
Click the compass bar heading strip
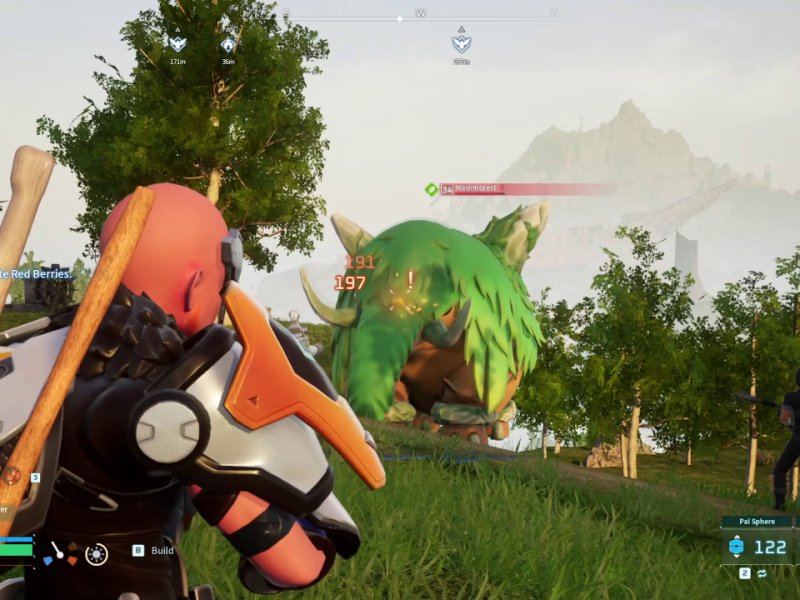420,16
